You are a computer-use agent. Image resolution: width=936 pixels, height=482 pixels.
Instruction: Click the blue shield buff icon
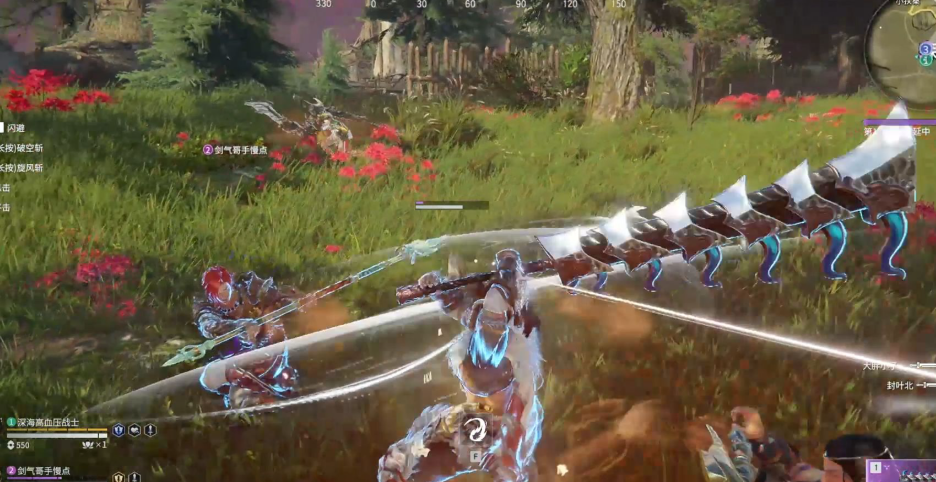[118, 430]
